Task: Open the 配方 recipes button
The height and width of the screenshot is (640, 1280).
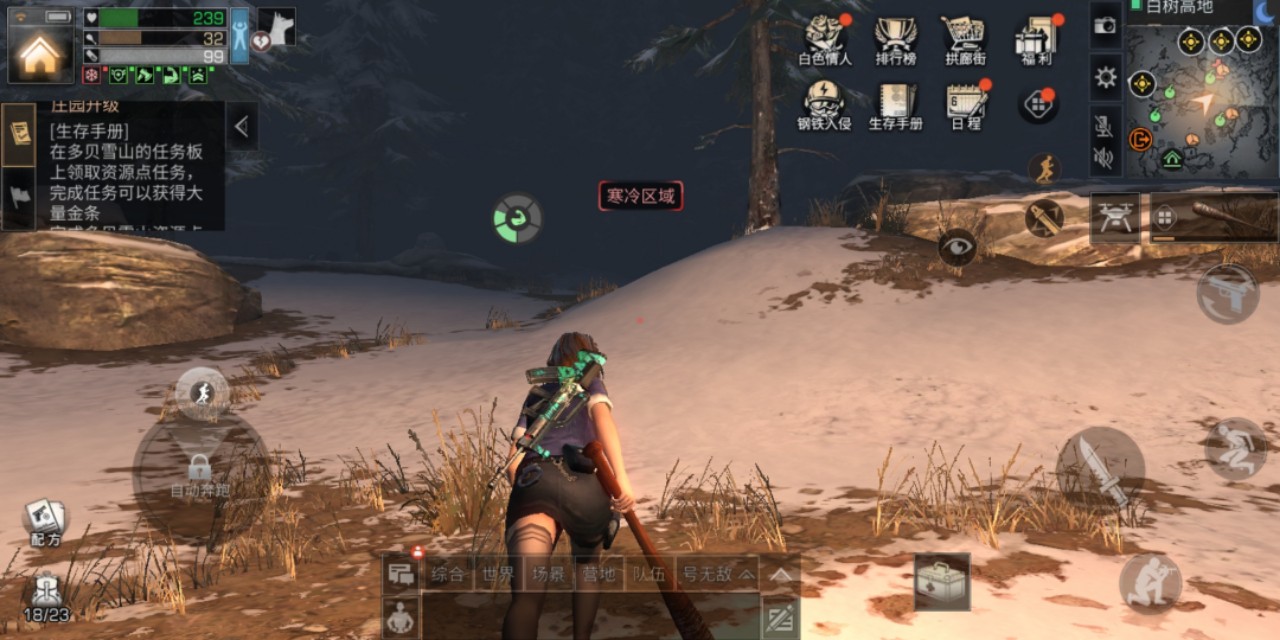Action: [x=45, y=522]
